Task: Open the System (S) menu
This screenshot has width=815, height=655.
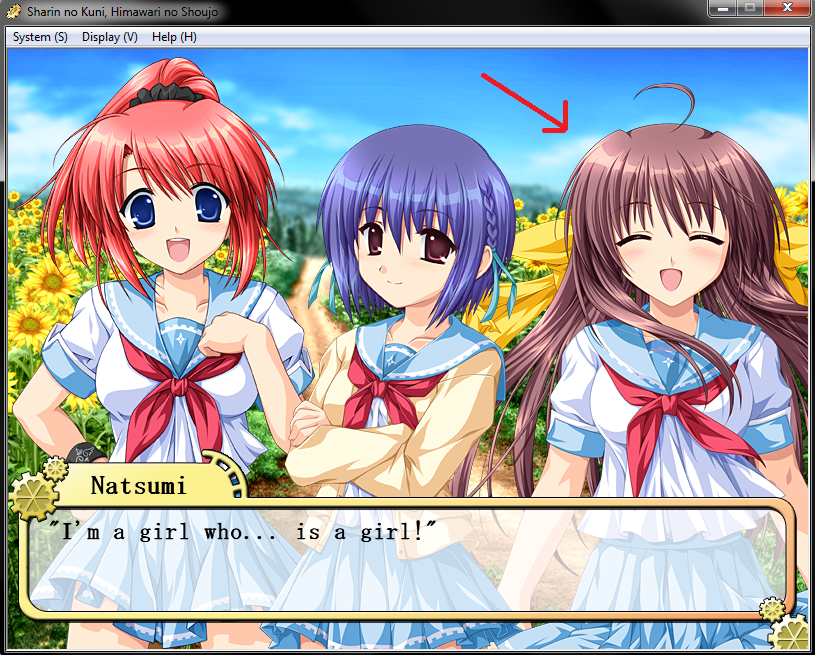Action: [x=40, y=37]
